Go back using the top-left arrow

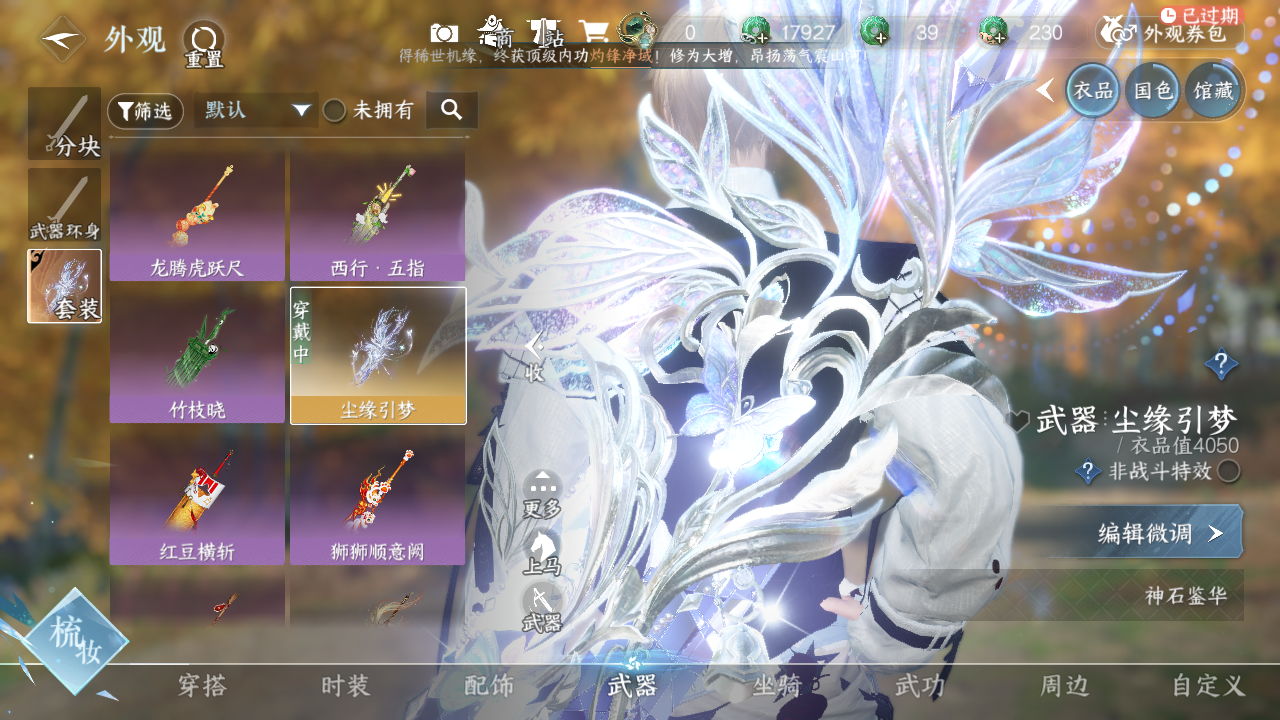point(62,40)
